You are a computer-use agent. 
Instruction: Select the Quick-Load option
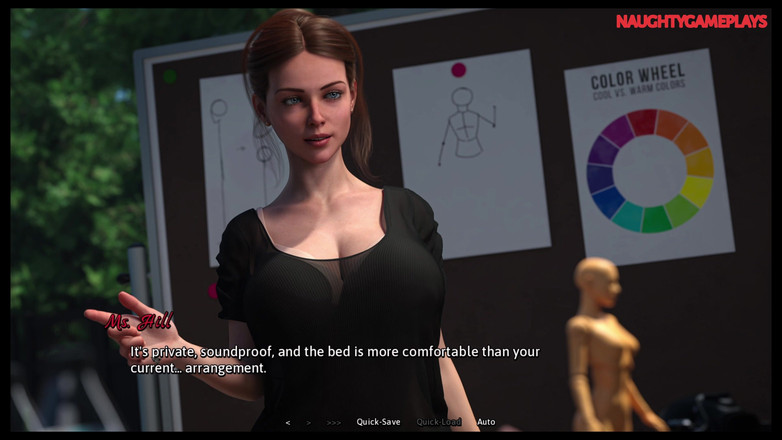point(438,422)
